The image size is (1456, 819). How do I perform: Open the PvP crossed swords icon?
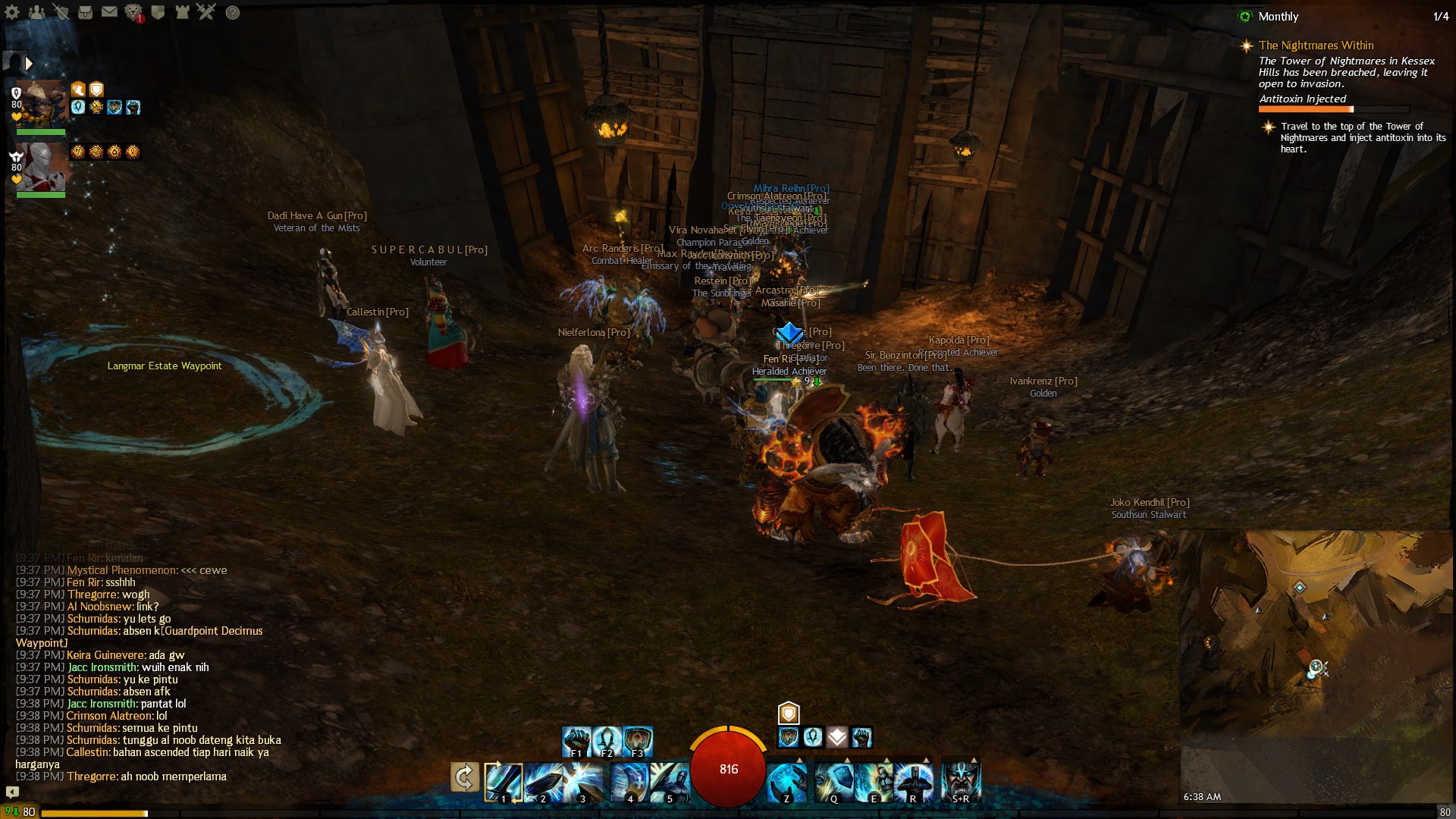[x=206, y=12]
